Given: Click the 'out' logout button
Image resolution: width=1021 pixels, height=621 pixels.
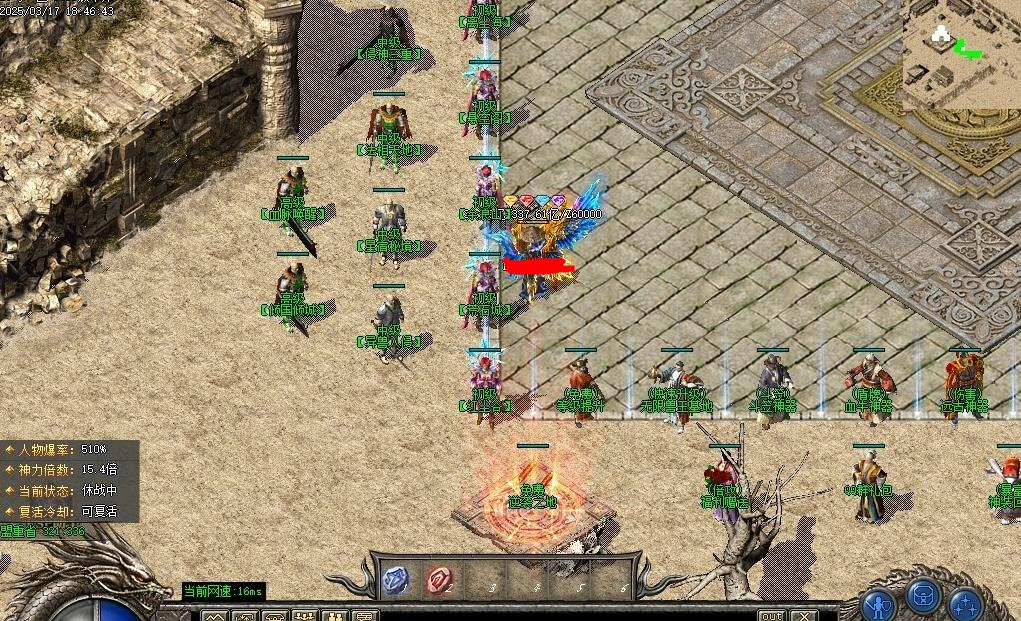Looking at the screenshot, I should point(771,615).
